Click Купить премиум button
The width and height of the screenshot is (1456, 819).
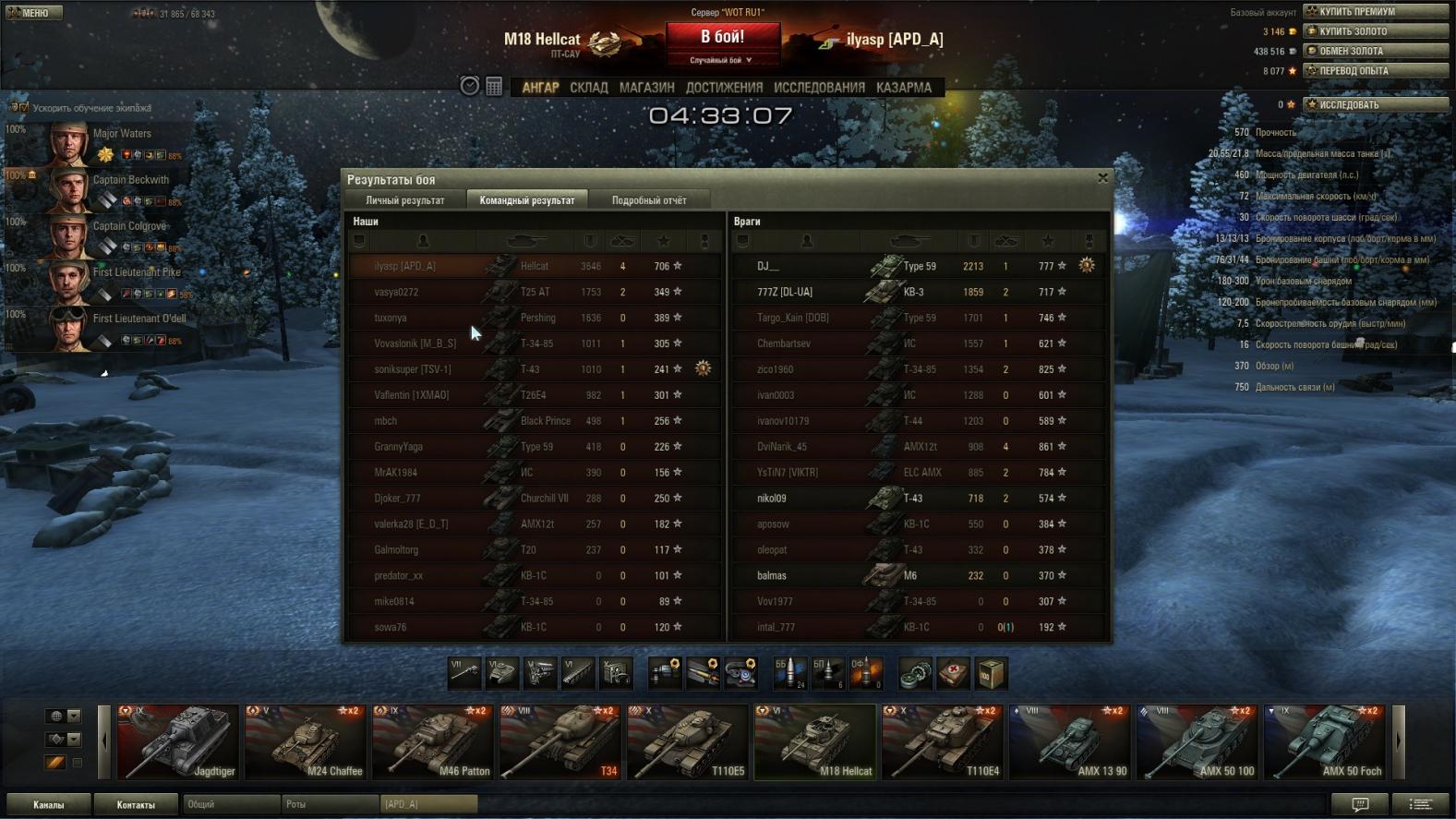[1375, 12]
